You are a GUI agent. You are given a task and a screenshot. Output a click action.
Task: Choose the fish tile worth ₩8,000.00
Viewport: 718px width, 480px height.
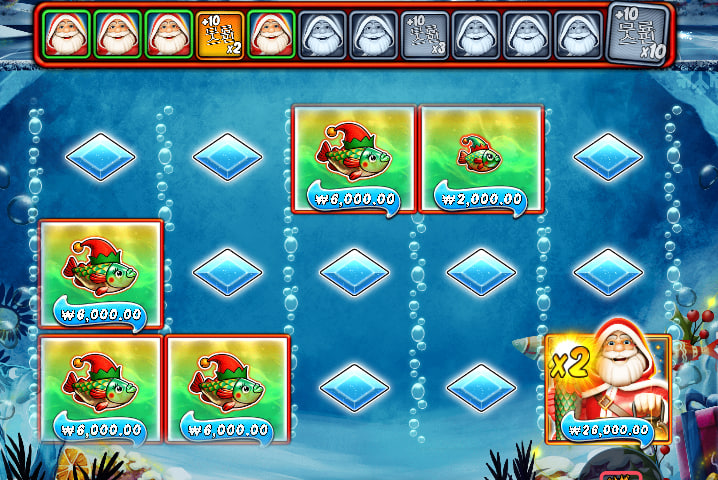pyautogui.click(x=100, y=273)
